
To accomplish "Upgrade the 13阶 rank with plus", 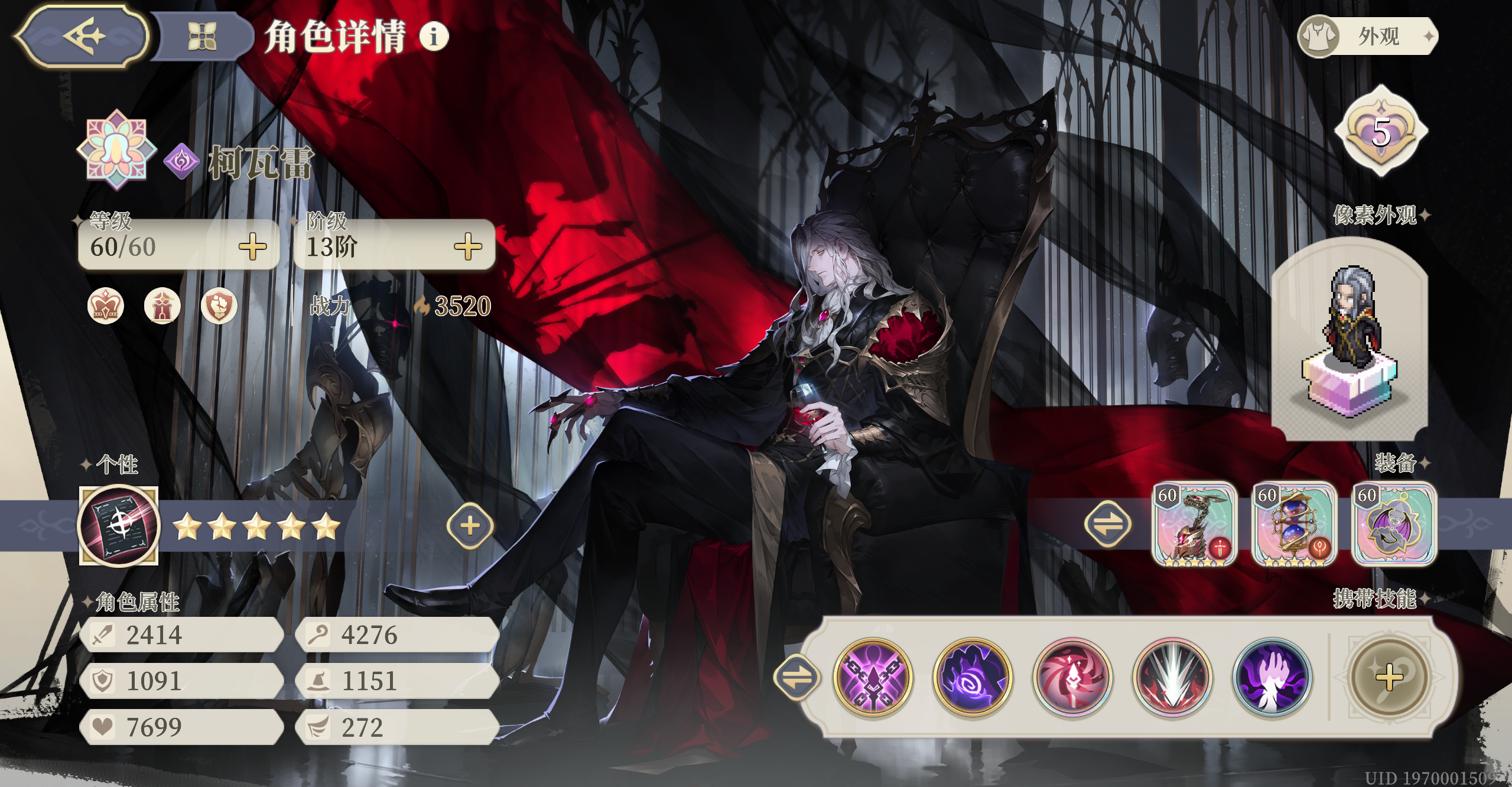I will click(x=468, y=246).
